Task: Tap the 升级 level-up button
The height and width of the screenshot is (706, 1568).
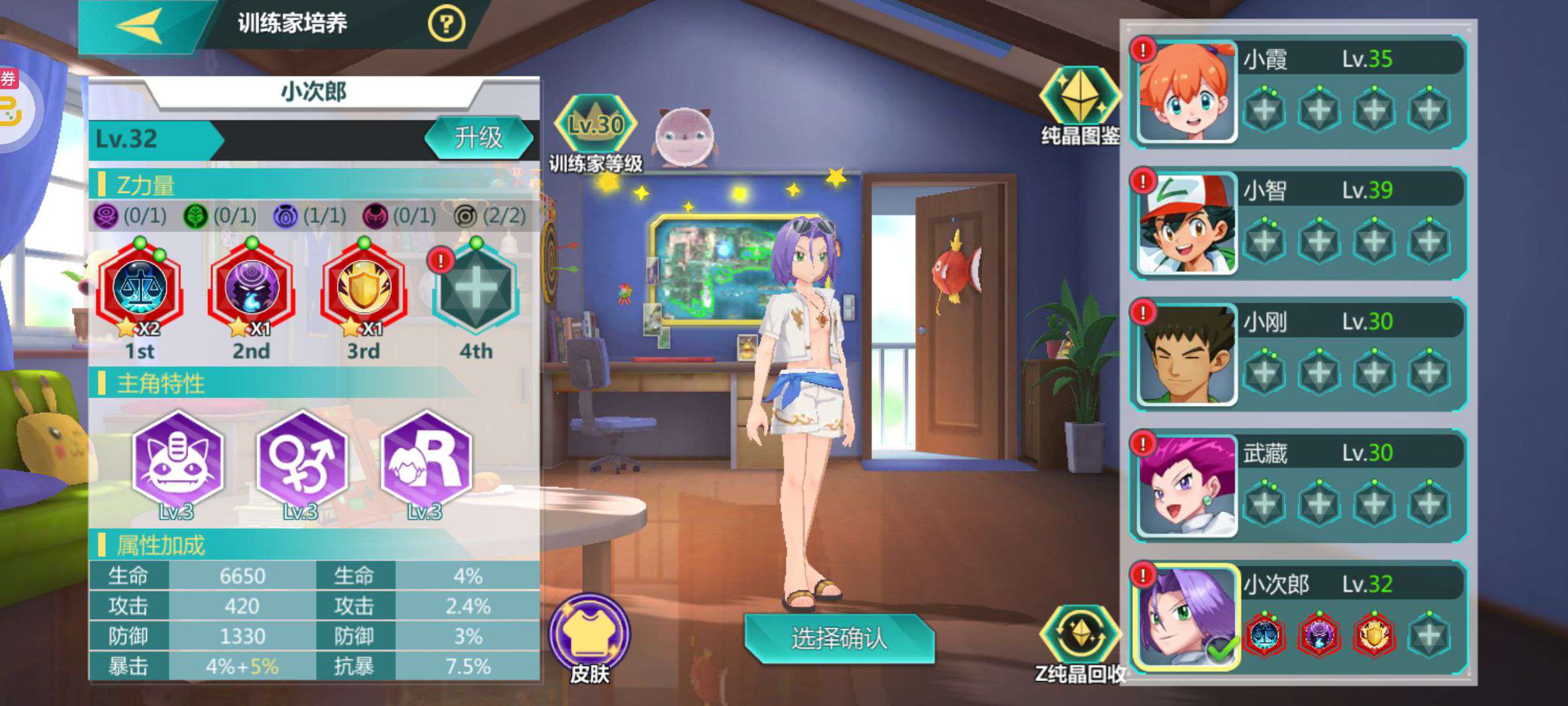Action: (x=479, y=138)
